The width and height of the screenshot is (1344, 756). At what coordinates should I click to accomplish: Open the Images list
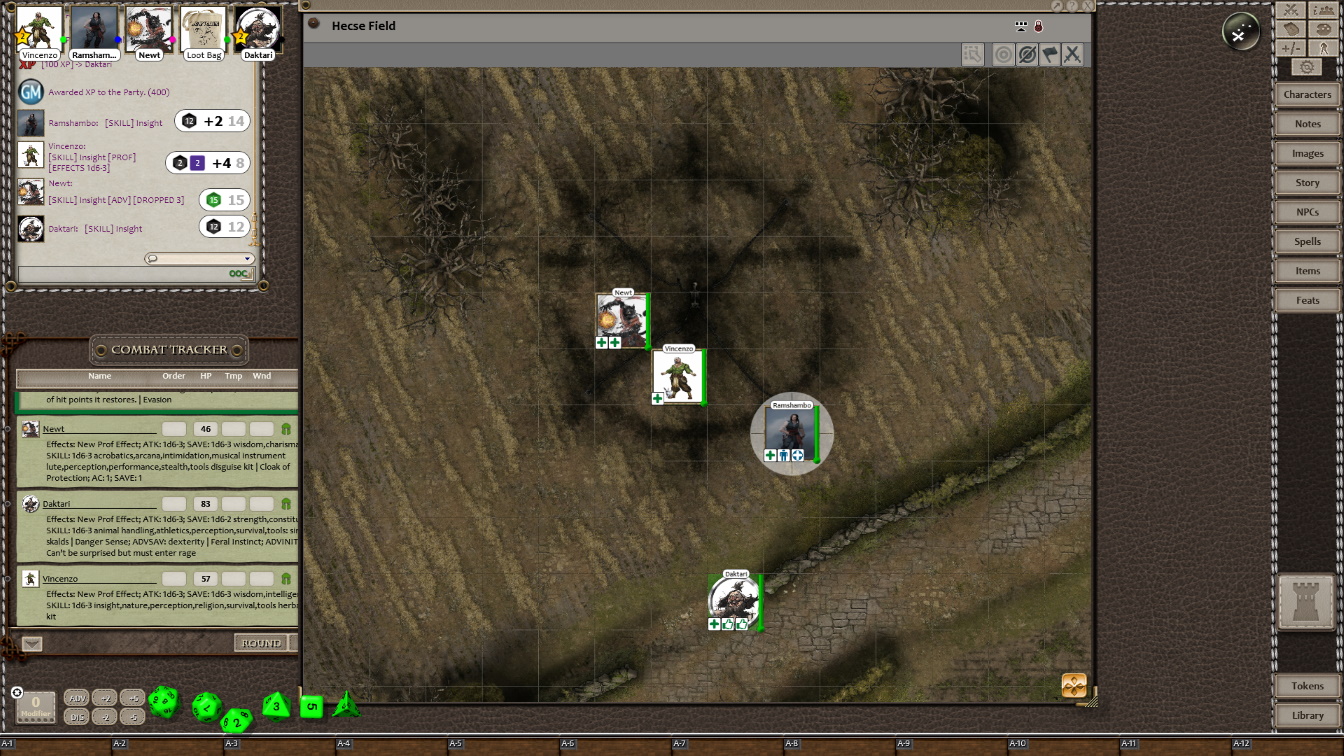1307,154
